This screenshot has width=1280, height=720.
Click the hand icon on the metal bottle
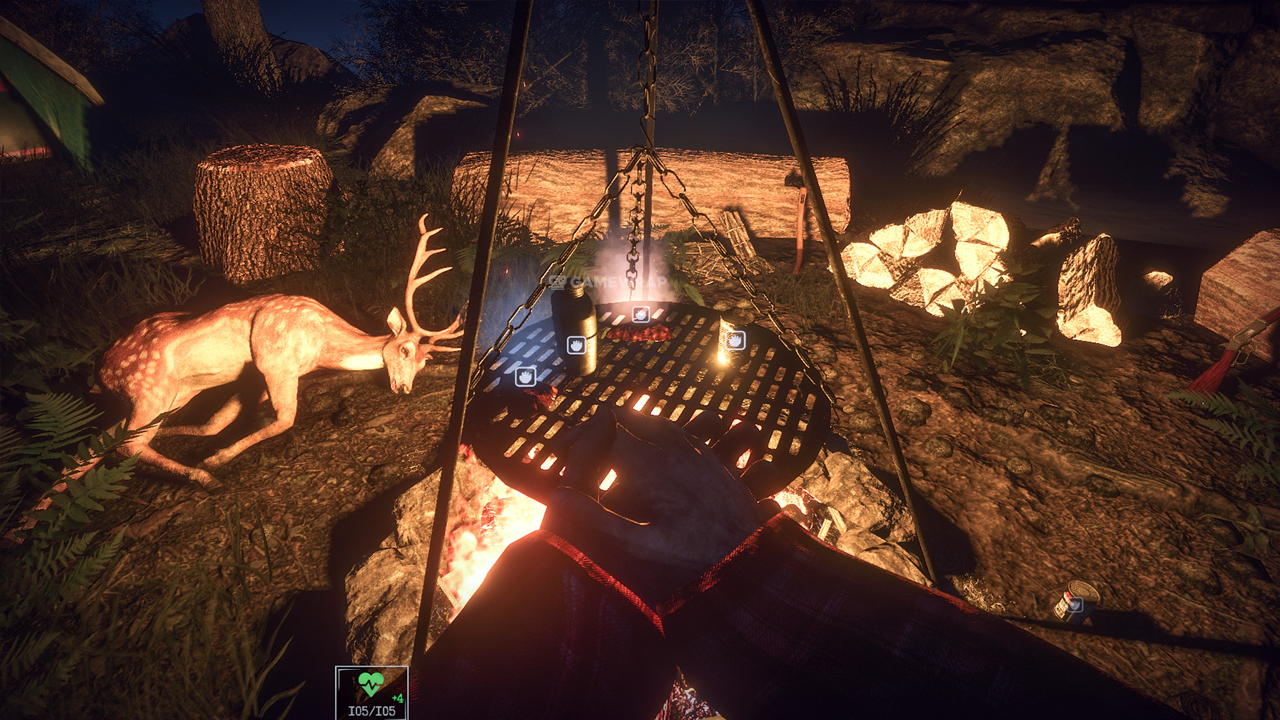(577, 345)
